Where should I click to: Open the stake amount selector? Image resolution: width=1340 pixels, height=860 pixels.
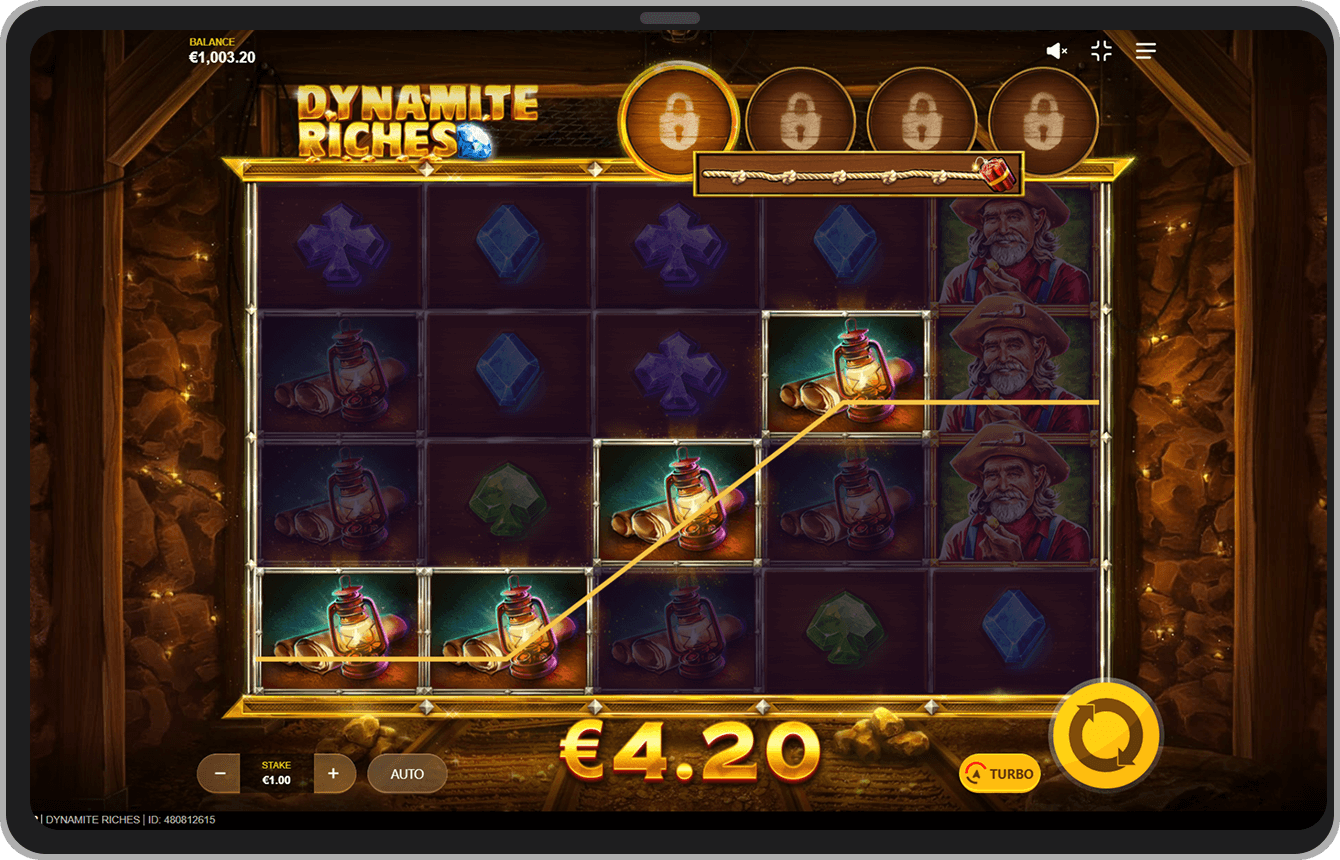[x=276, y=772]
